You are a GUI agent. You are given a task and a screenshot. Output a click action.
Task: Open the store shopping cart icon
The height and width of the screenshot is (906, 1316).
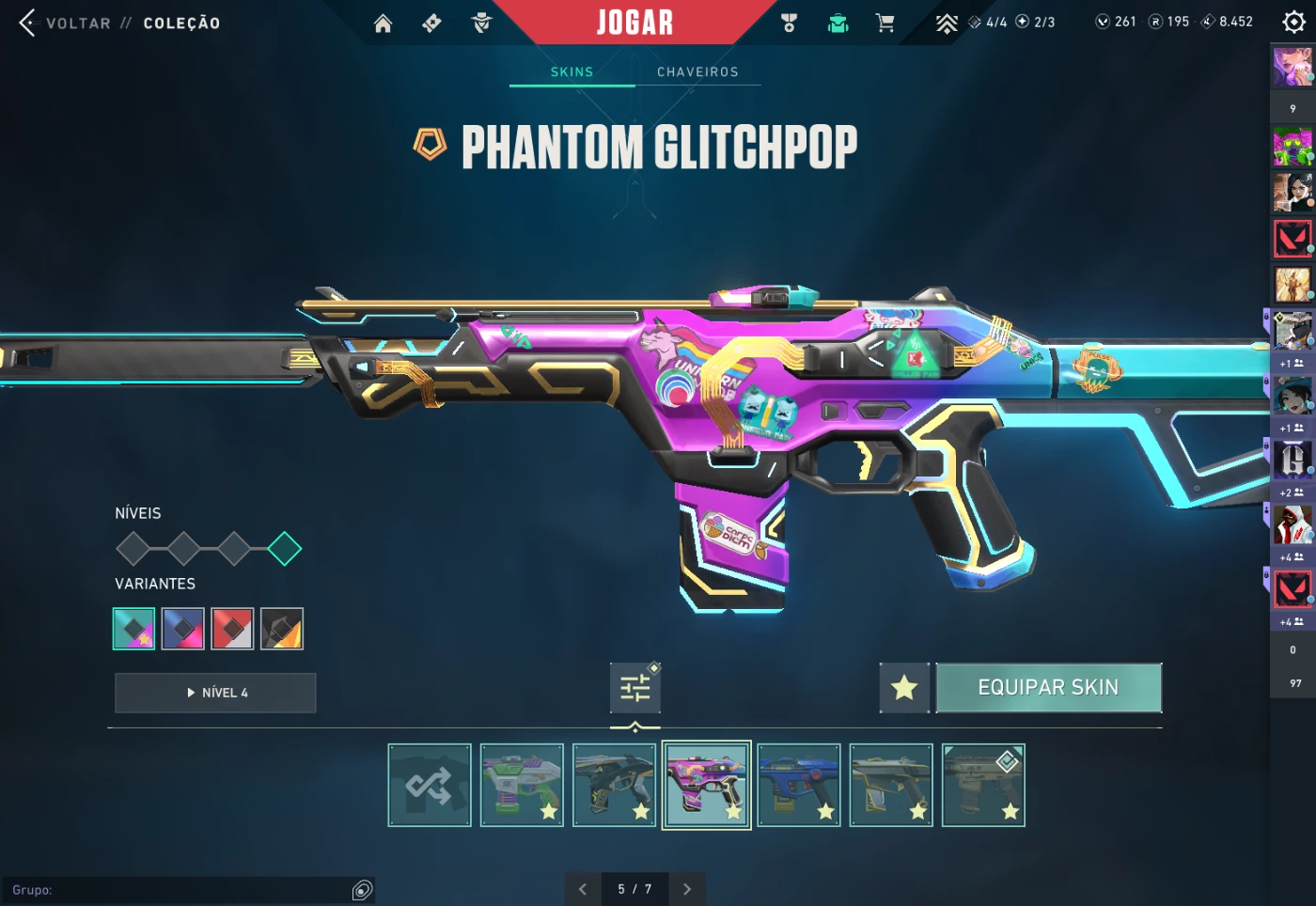pos(885,23)
